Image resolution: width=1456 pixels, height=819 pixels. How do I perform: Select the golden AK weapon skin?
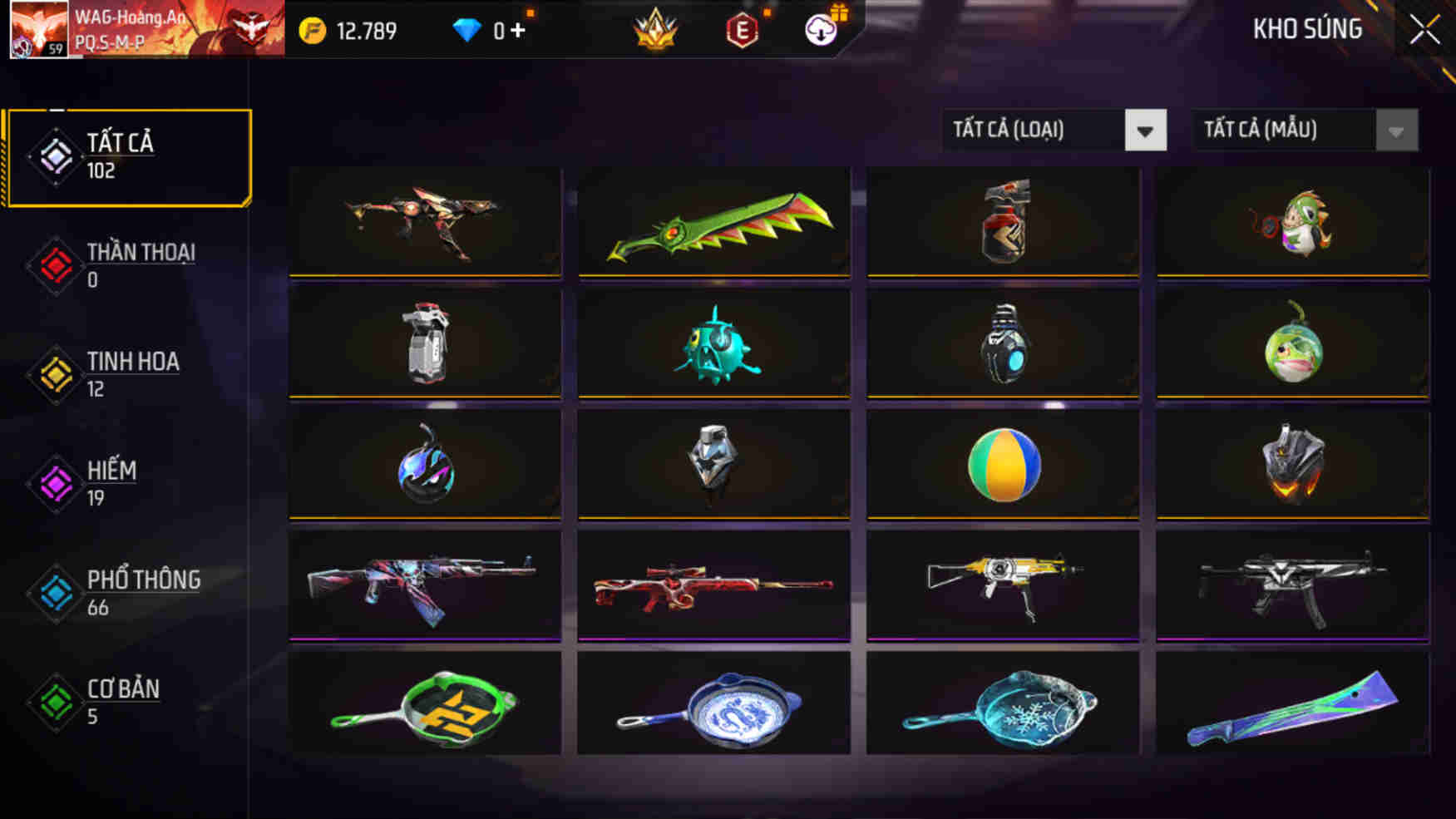coord(1001,584)
